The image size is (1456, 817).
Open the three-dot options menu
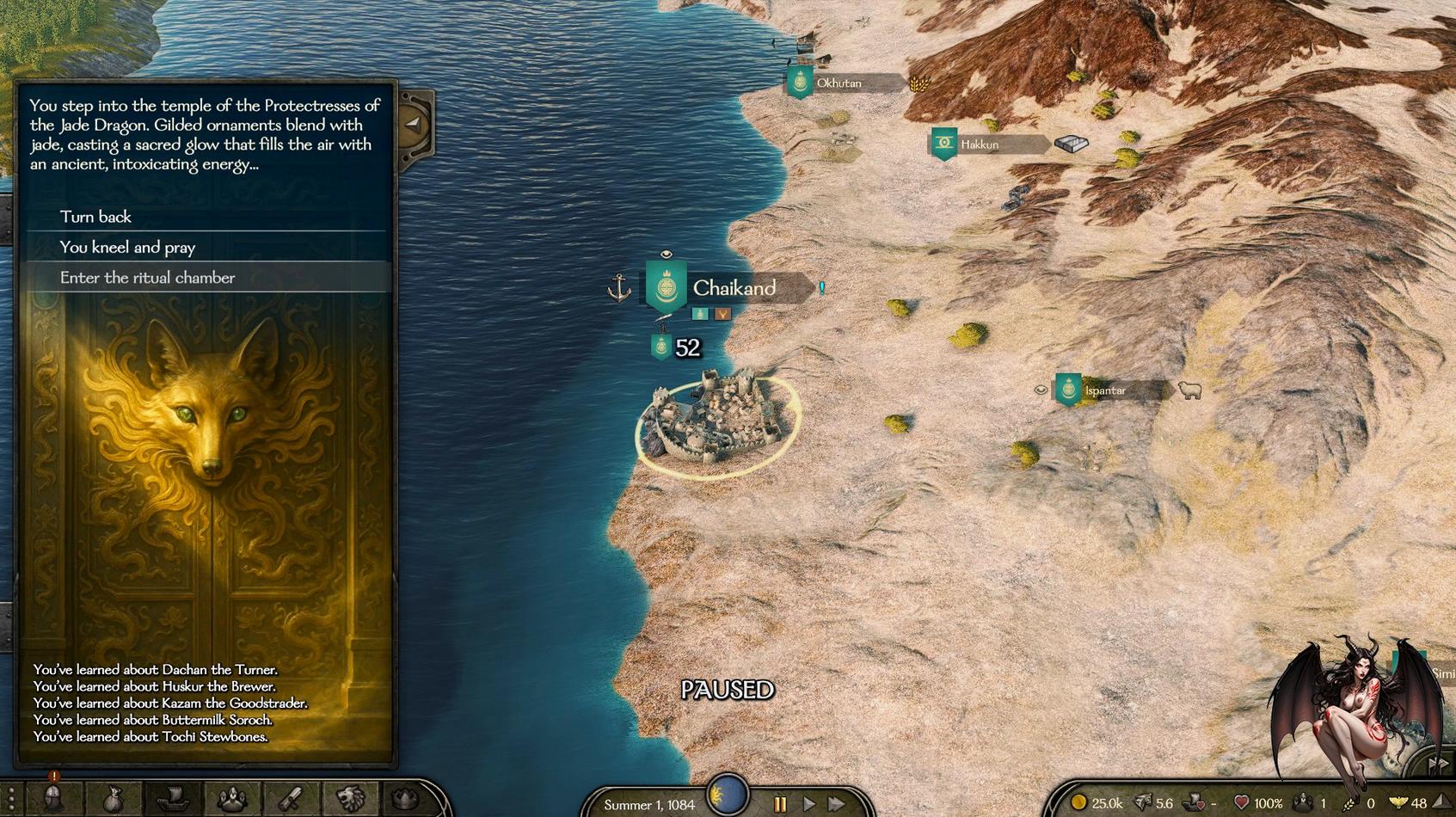point(10,800)
